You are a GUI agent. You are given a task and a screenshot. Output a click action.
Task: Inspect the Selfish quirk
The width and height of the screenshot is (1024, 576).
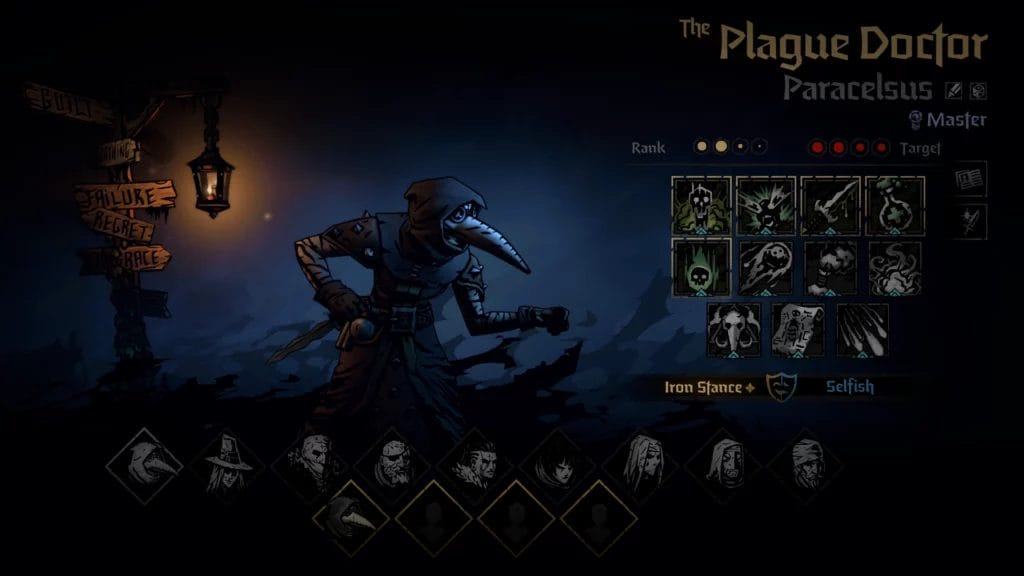849,387
